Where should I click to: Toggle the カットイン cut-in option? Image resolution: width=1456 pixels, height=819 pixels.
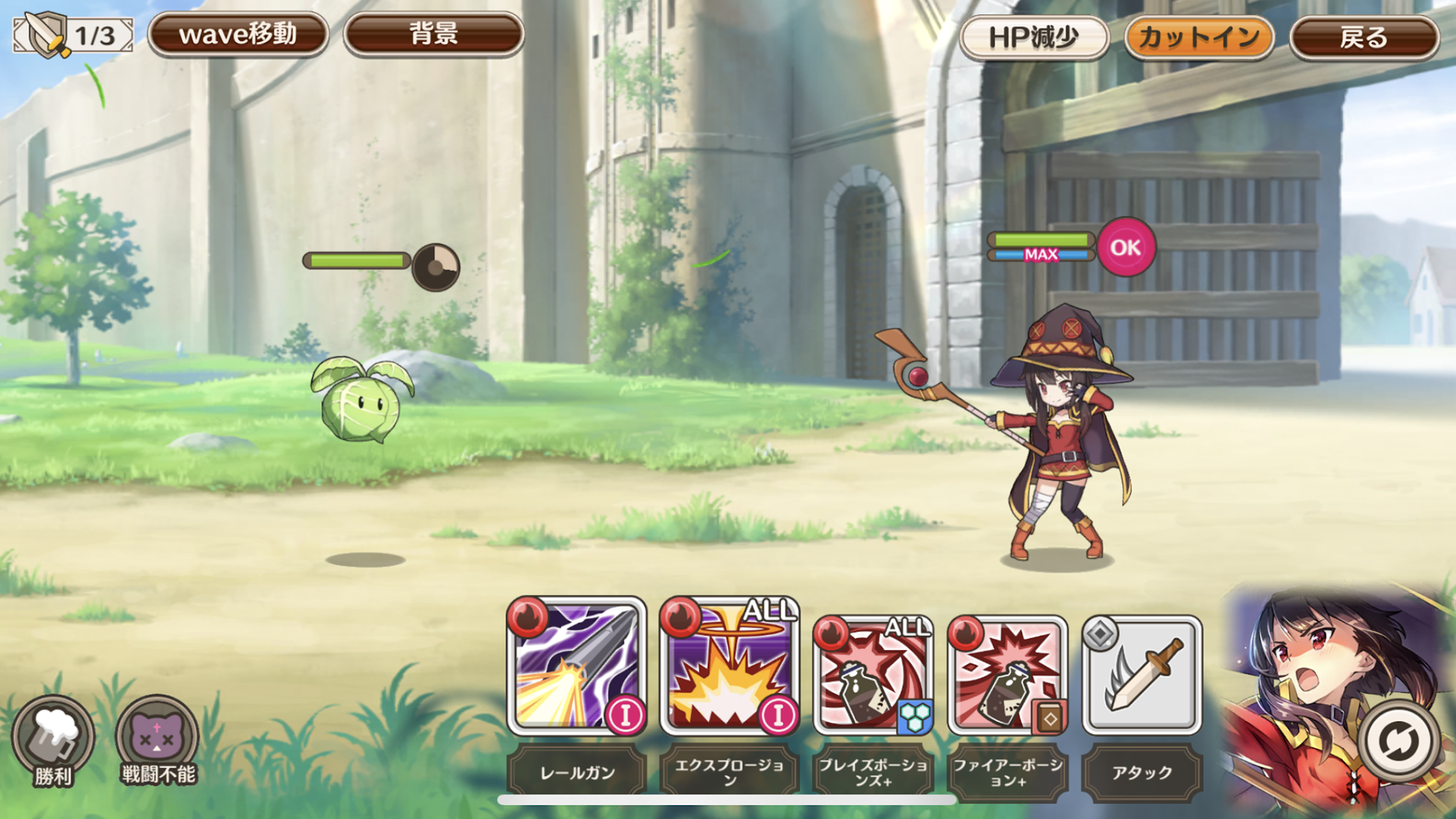pyautogui.click(x=1199, y=37)
